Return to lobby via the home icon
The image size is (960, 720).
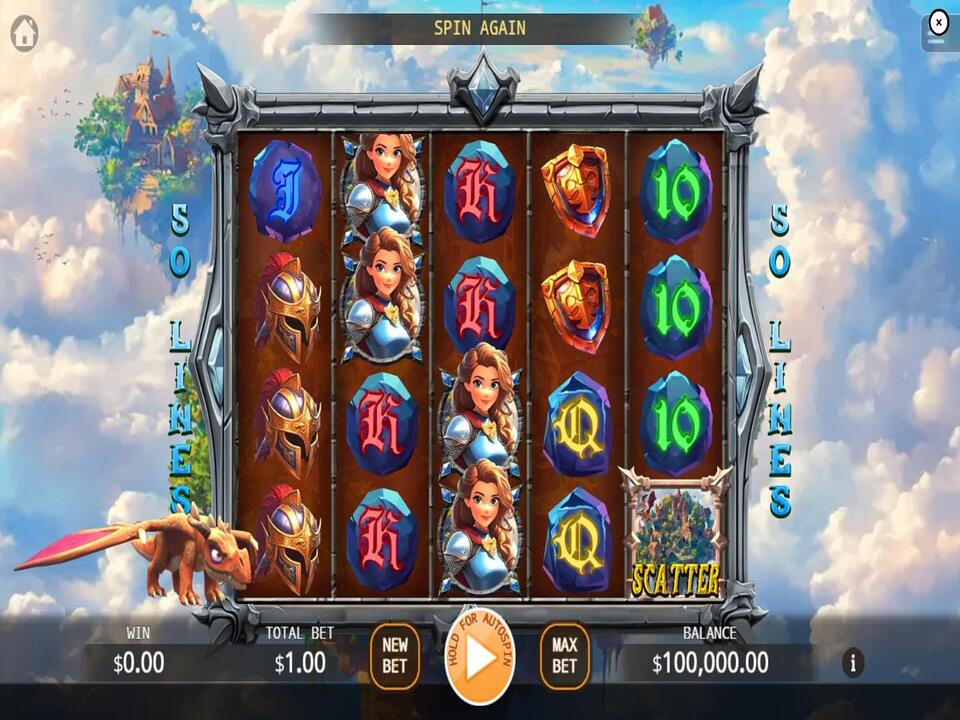click(24, 33)
